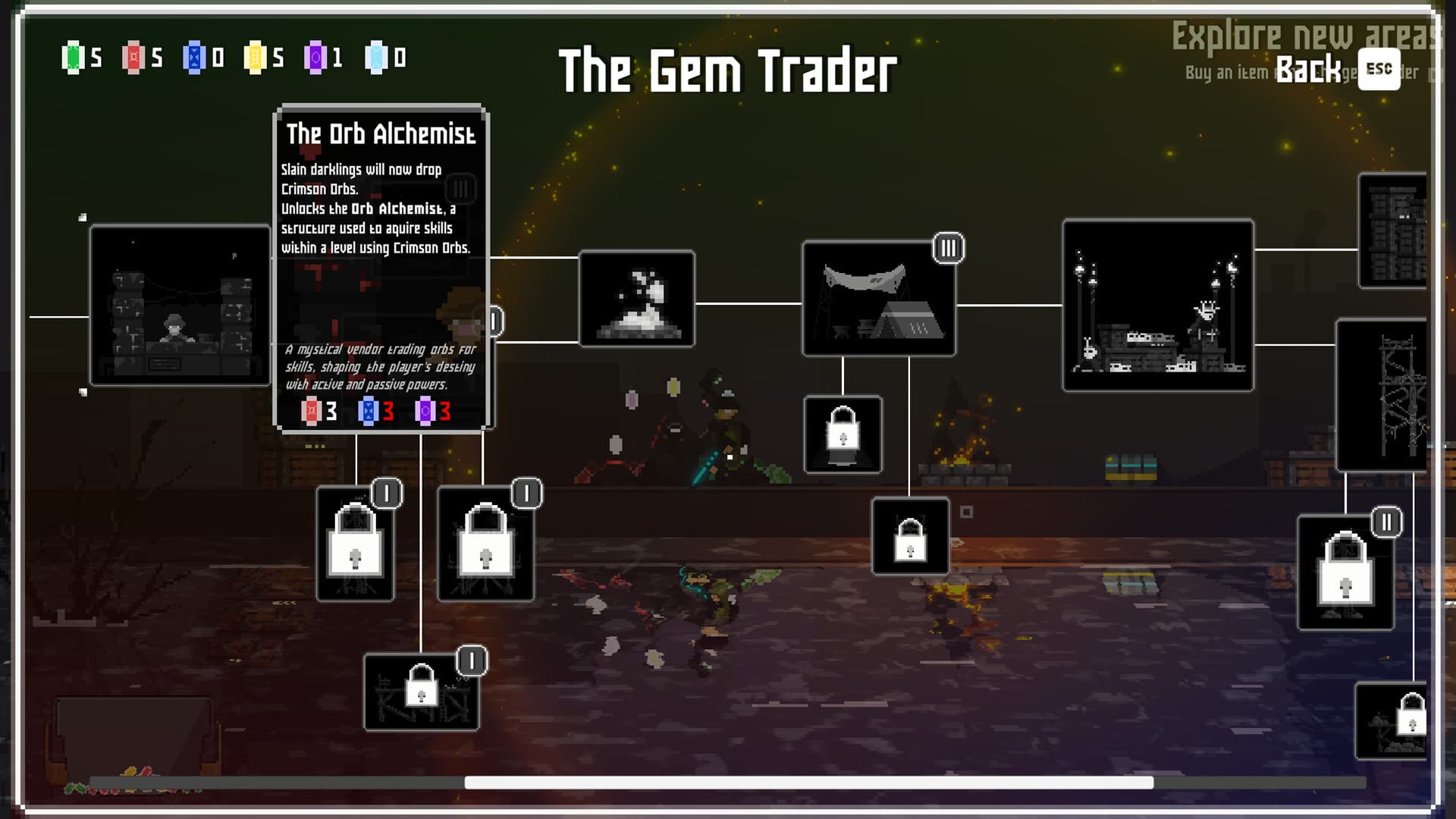1456x819 pixels.
Task: Click the tier III badge on the tent node
Action: 950,246
